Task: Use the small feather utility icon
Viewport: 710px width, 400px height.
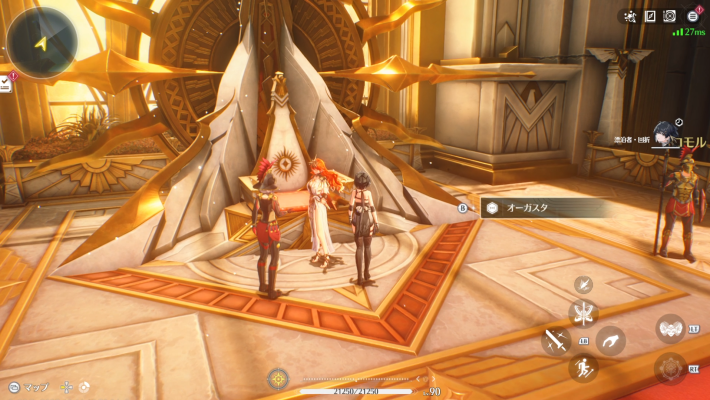Action: click(x=584, y=285)
